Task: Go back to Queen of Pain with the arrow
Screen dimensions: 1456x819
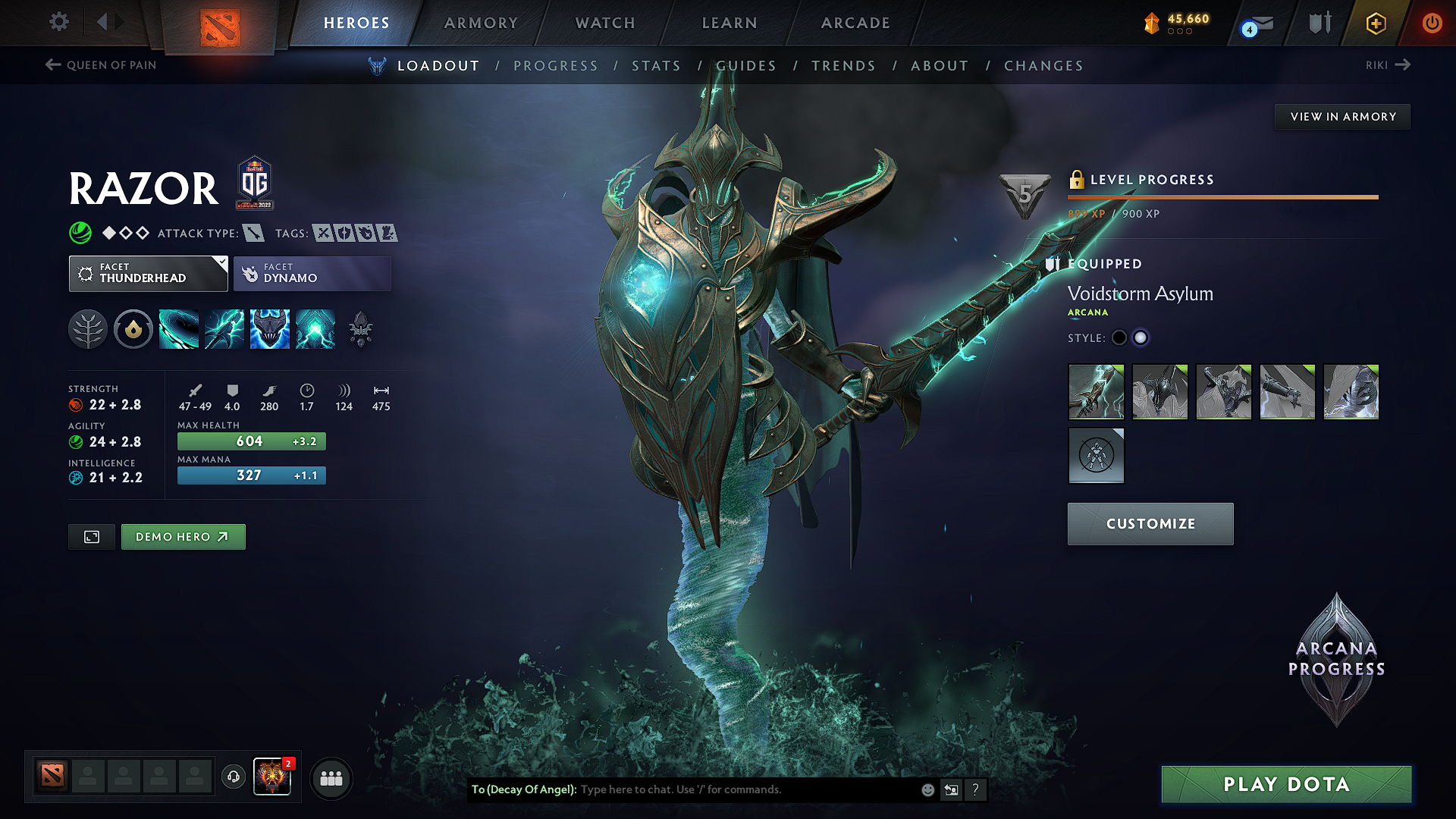Action: 52,65
